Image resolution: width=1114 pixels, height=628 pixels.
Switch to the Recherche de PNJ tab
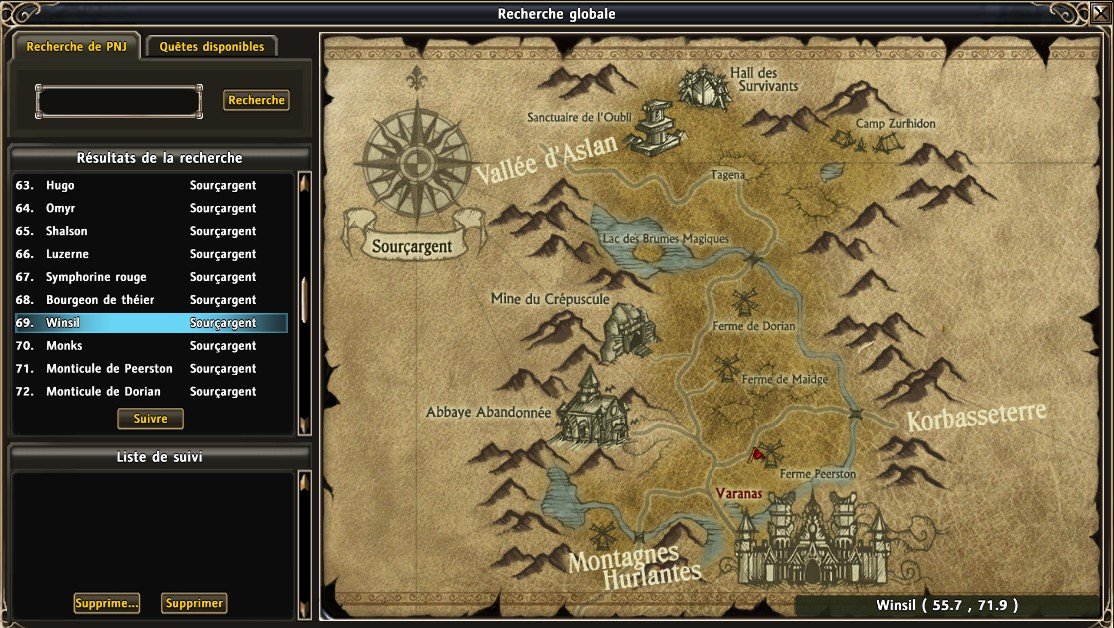(75, 47)
